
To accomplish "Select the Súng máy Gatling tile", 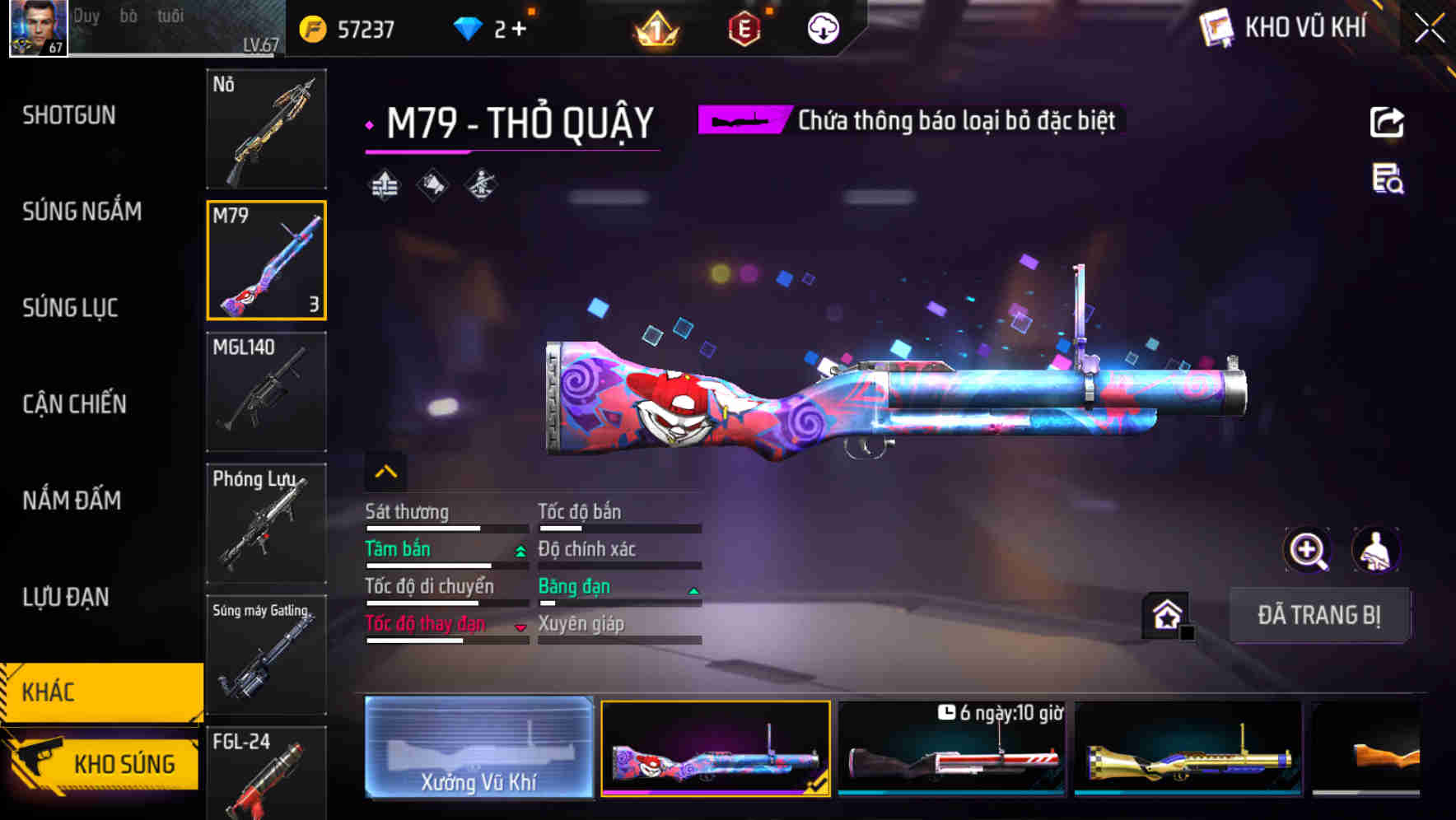I will (x=266, y=655).
